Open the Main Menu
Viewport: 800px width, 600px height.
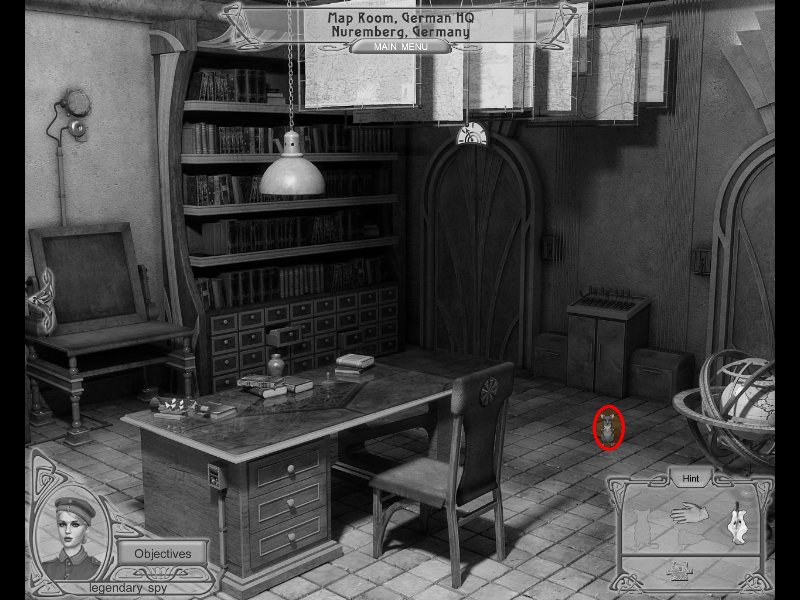(400, 46)
